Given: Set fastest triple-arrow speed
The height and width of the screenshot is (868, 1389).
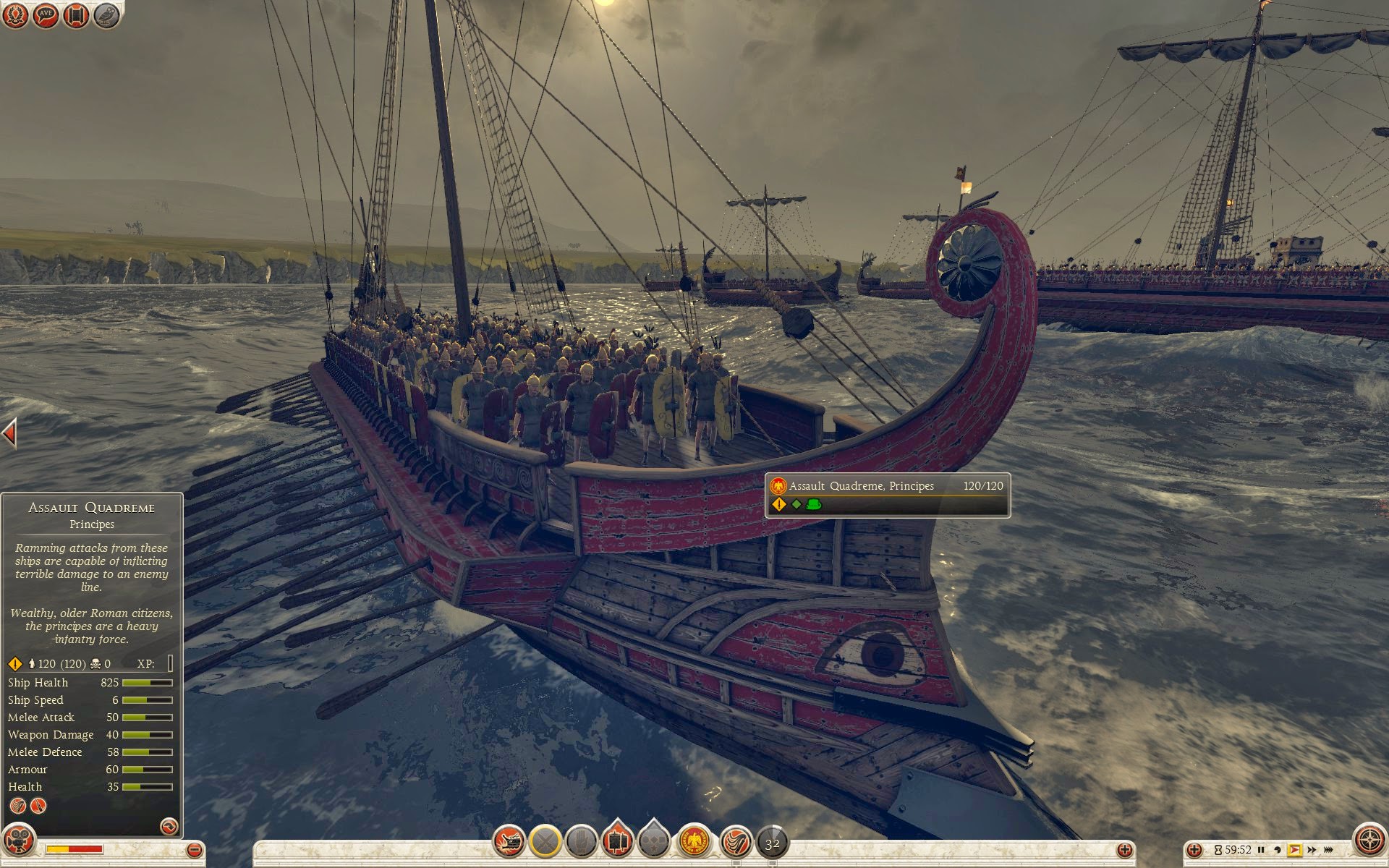Looking at the screenshot, I should (x=1329, y=850).
